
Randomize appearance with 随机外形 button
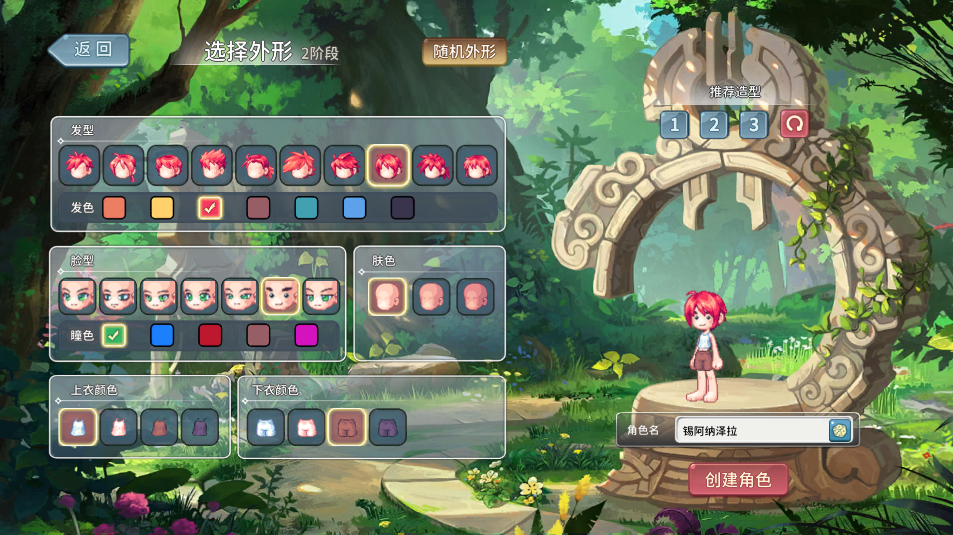point(464,52)
